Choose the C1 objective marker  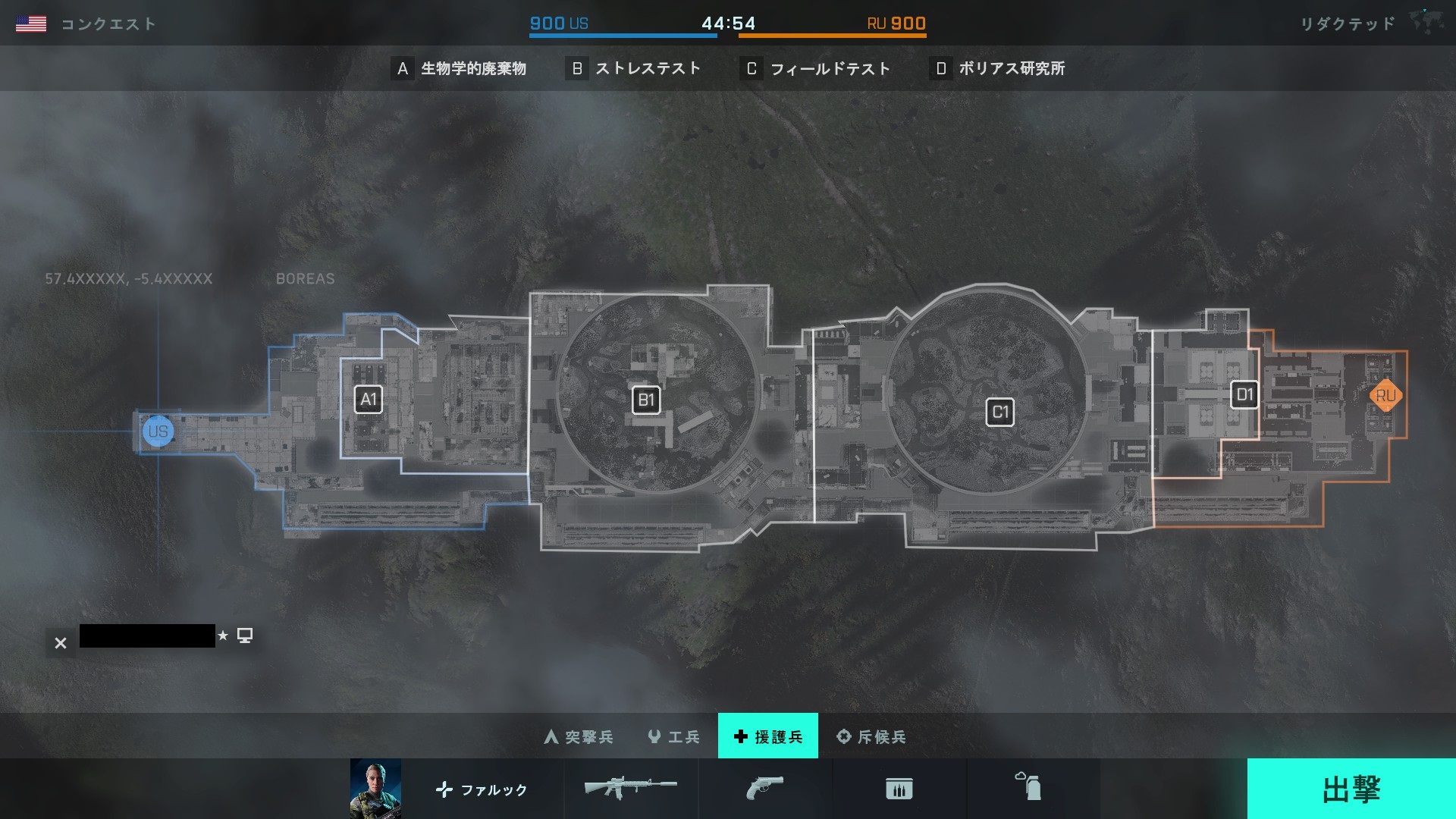tap(999, 413)
